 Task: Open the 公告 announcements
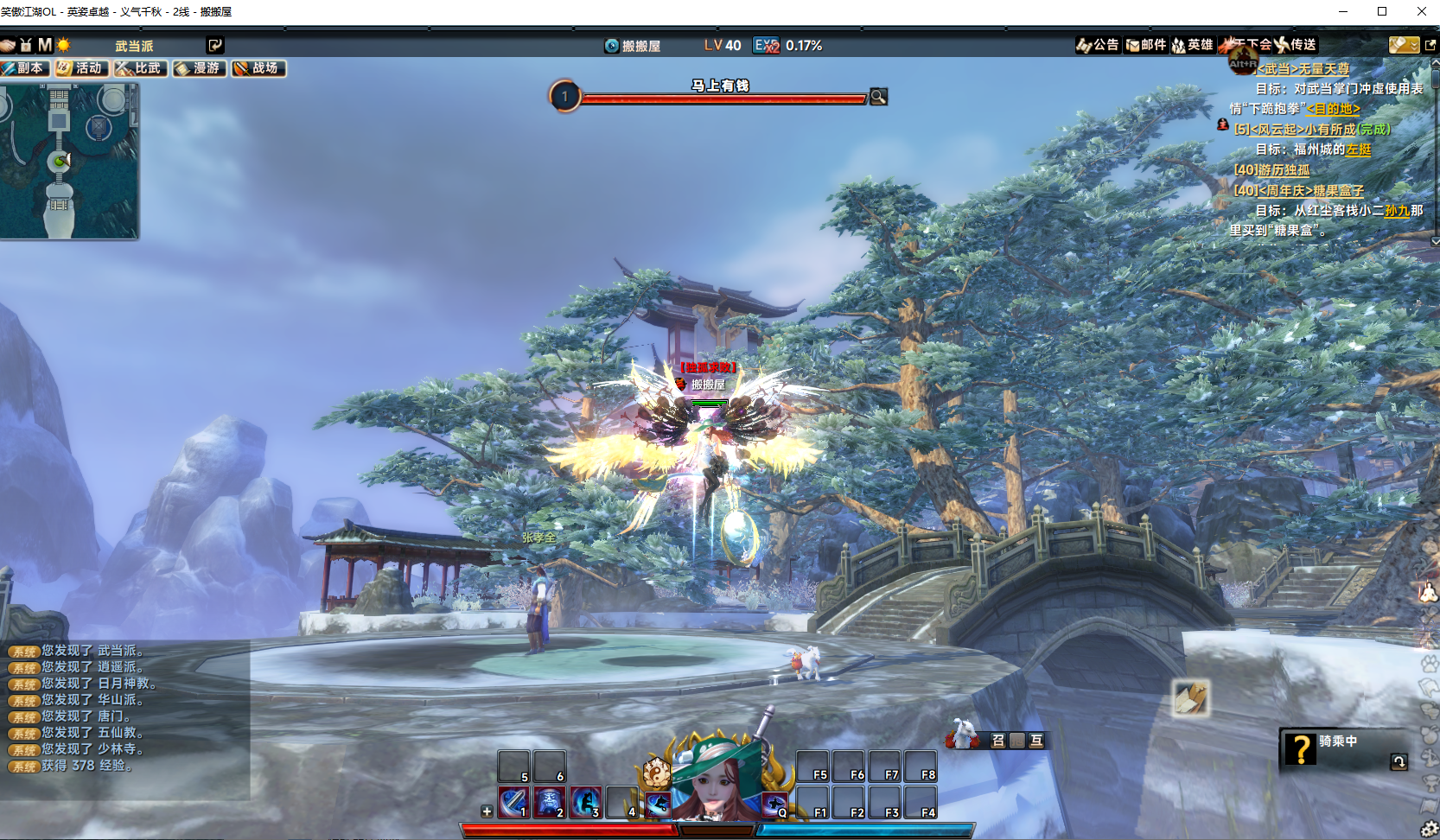tap(1098, 45)
